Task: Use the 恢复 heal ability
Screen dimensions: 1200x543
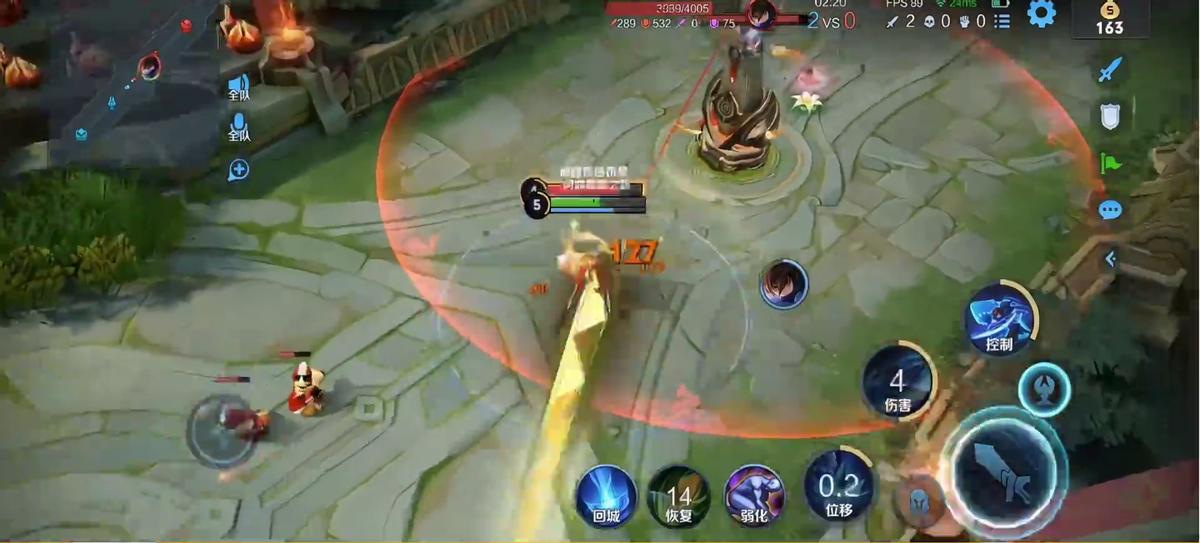Action: click(x=679, y=496)
